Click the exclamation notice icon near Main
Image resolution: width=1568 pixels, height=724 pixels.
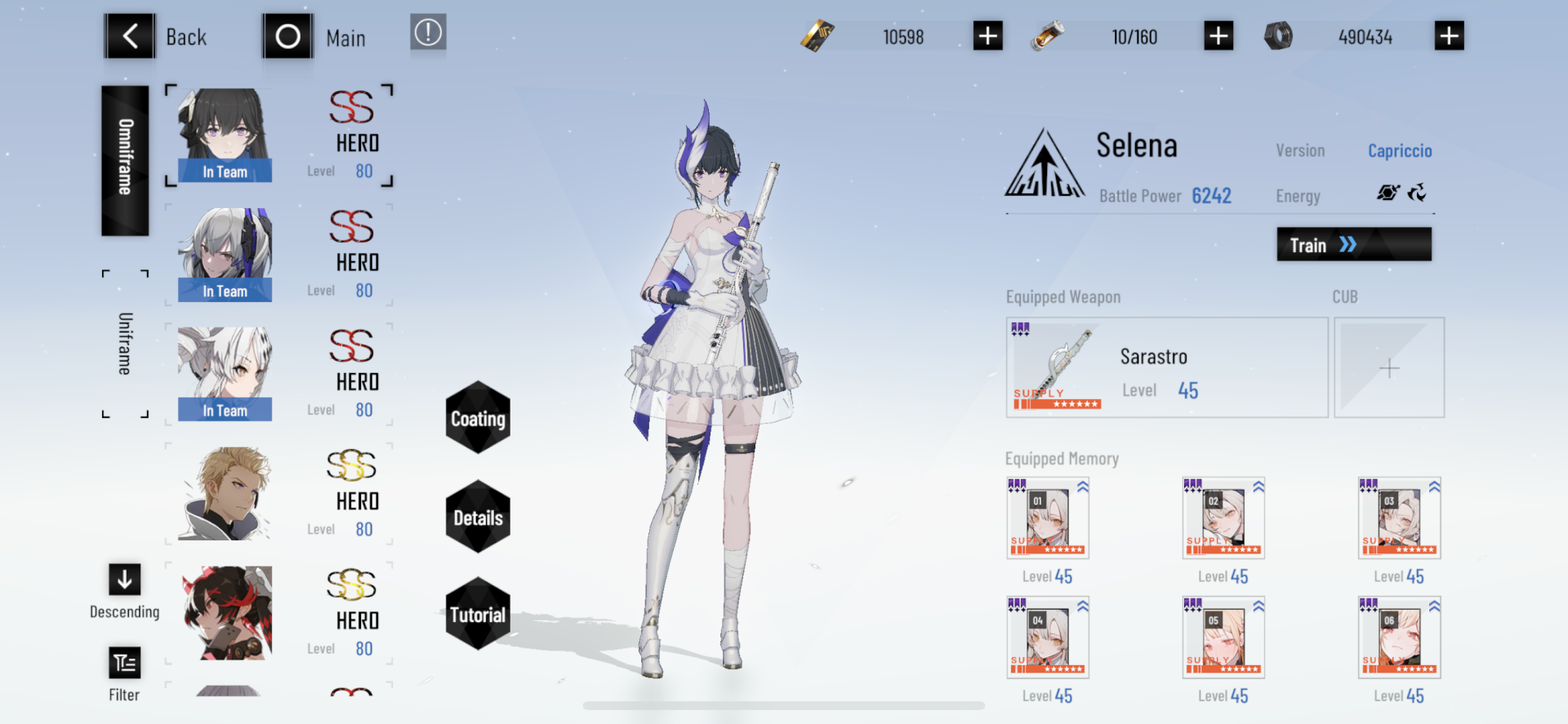click(428, 33)
